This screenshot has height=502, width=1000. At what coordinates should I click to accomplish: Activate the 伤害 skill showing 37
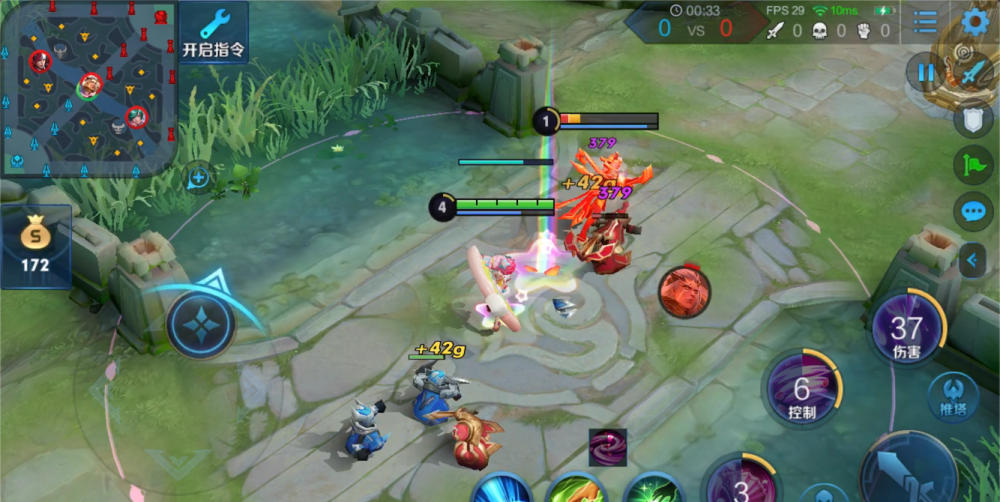coord(908,332)
